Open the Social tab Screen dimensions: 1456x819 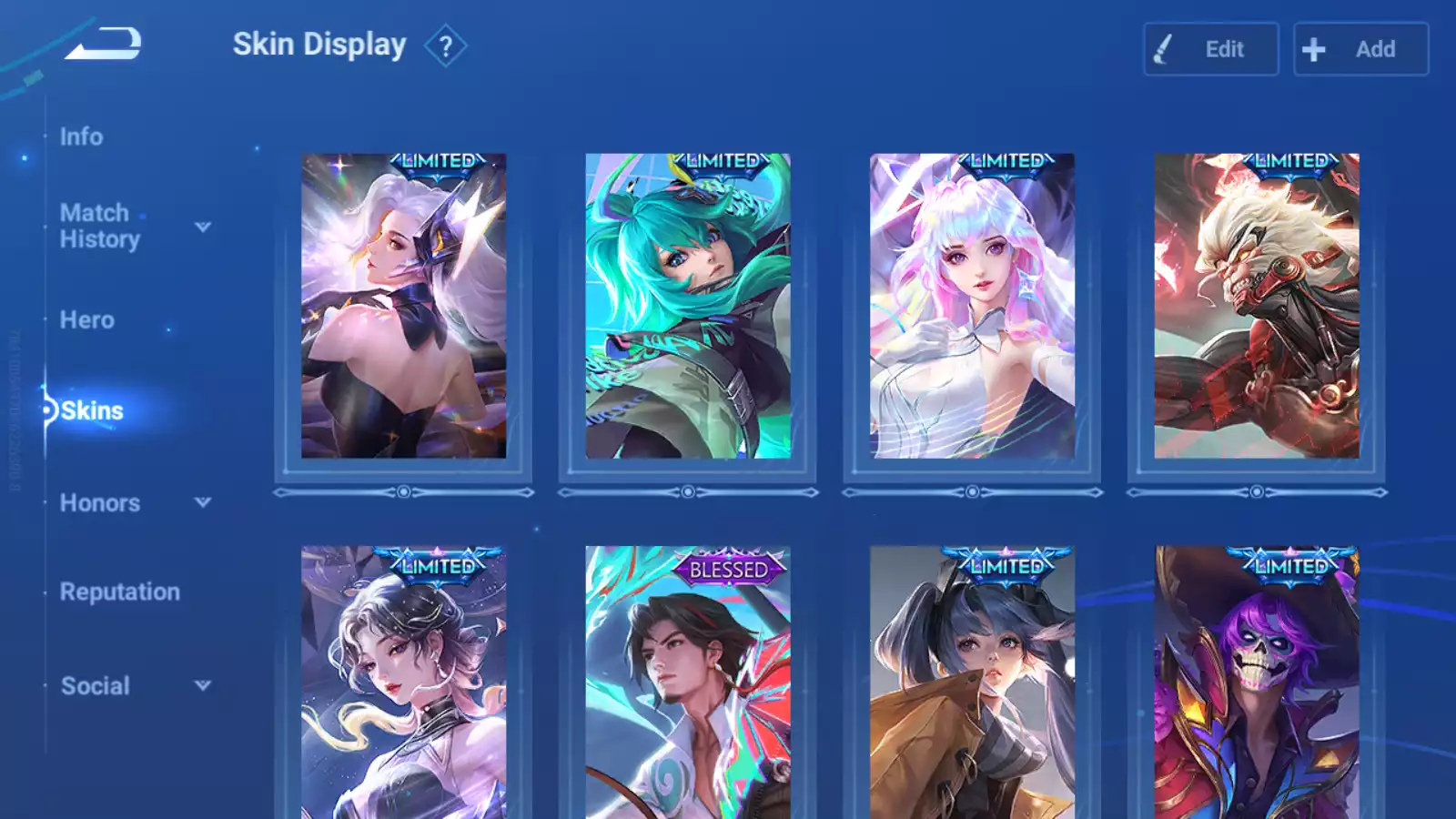(96, 686)
